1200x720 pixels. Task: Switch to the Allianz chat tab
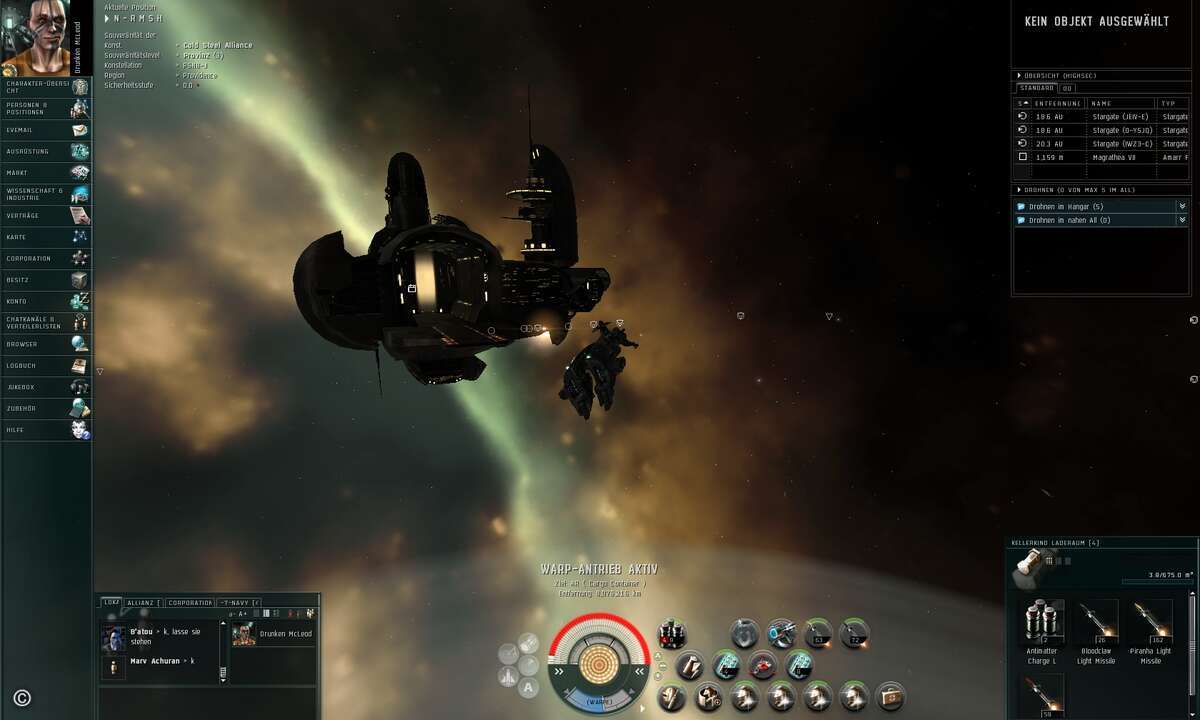tap(140, 603)
